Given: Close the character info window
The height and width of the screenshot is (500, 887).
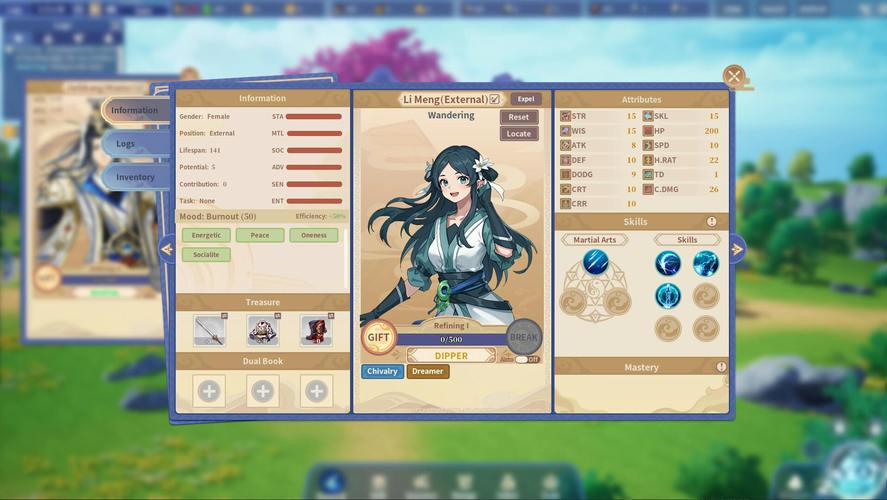Looking at the screenshot, I should [734, 76].
